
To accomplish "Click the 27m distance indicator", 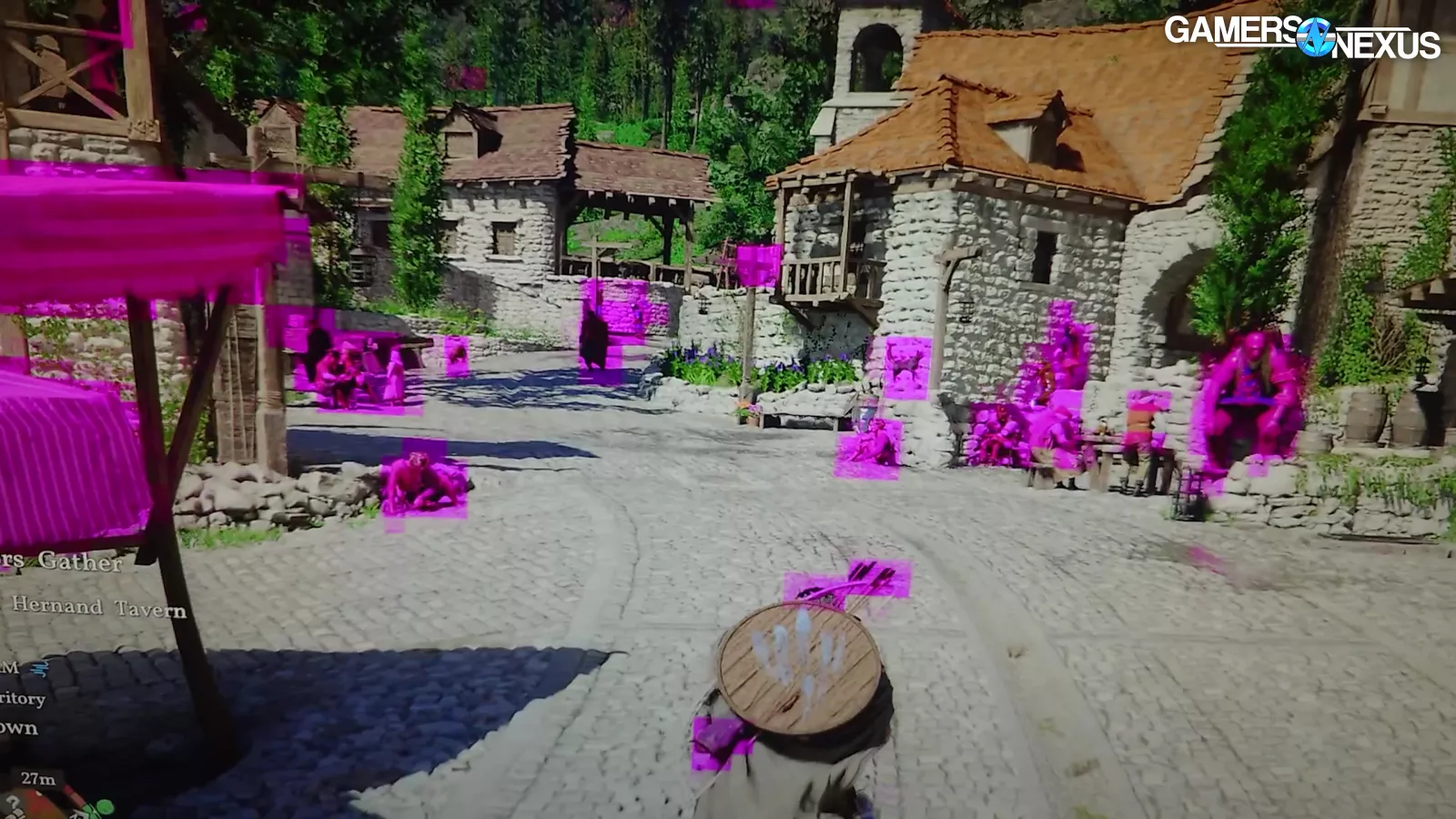I will point(38,778).
